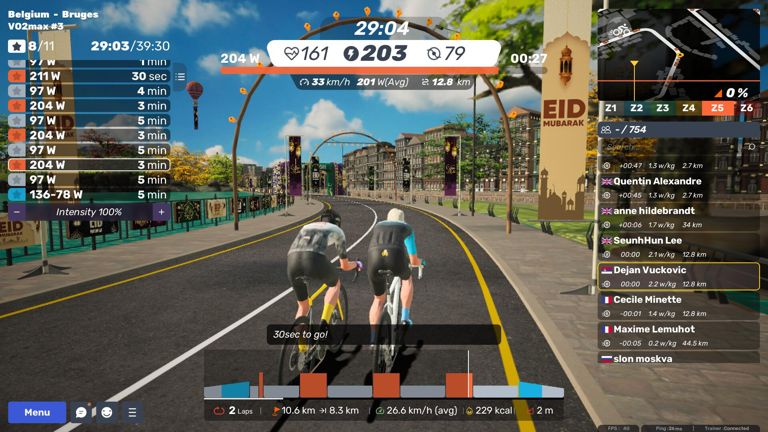Toggle the workout list icon beside the intervals
Screen dimensions: 768x432
(x=180, y=76)
